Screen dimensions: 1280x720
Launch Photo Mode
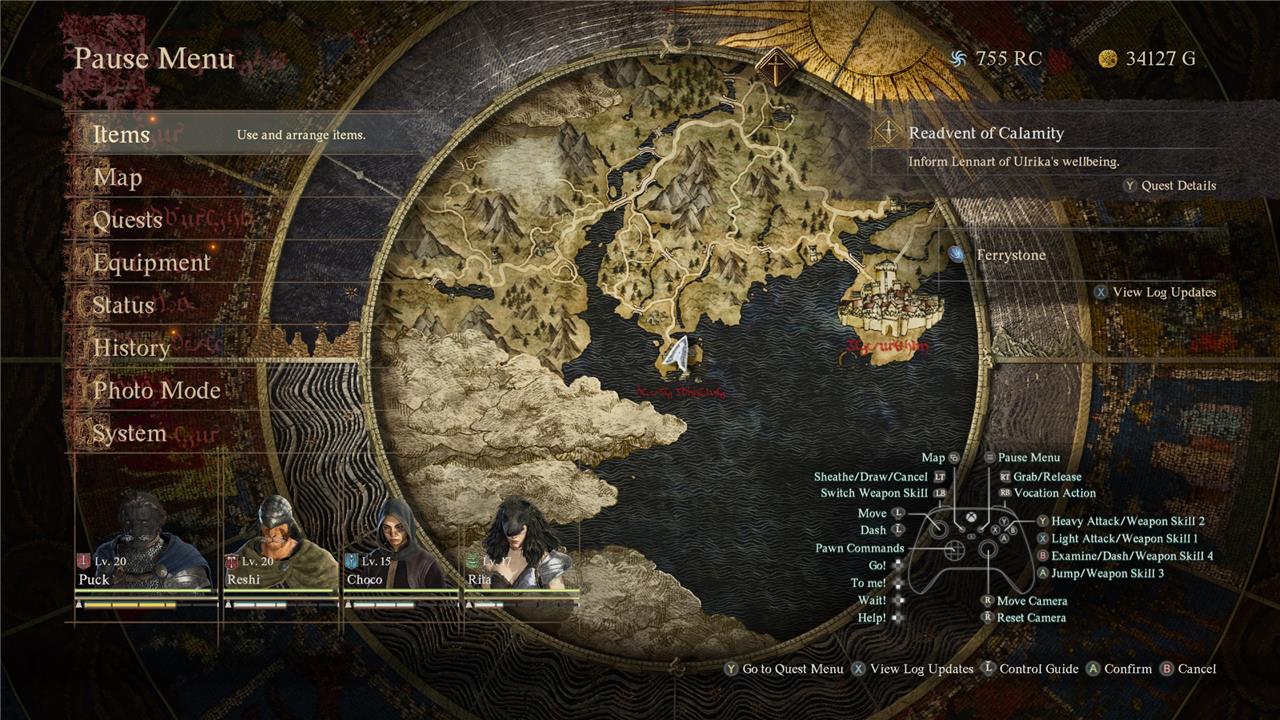pyautogui.click(x=157, y=391)
